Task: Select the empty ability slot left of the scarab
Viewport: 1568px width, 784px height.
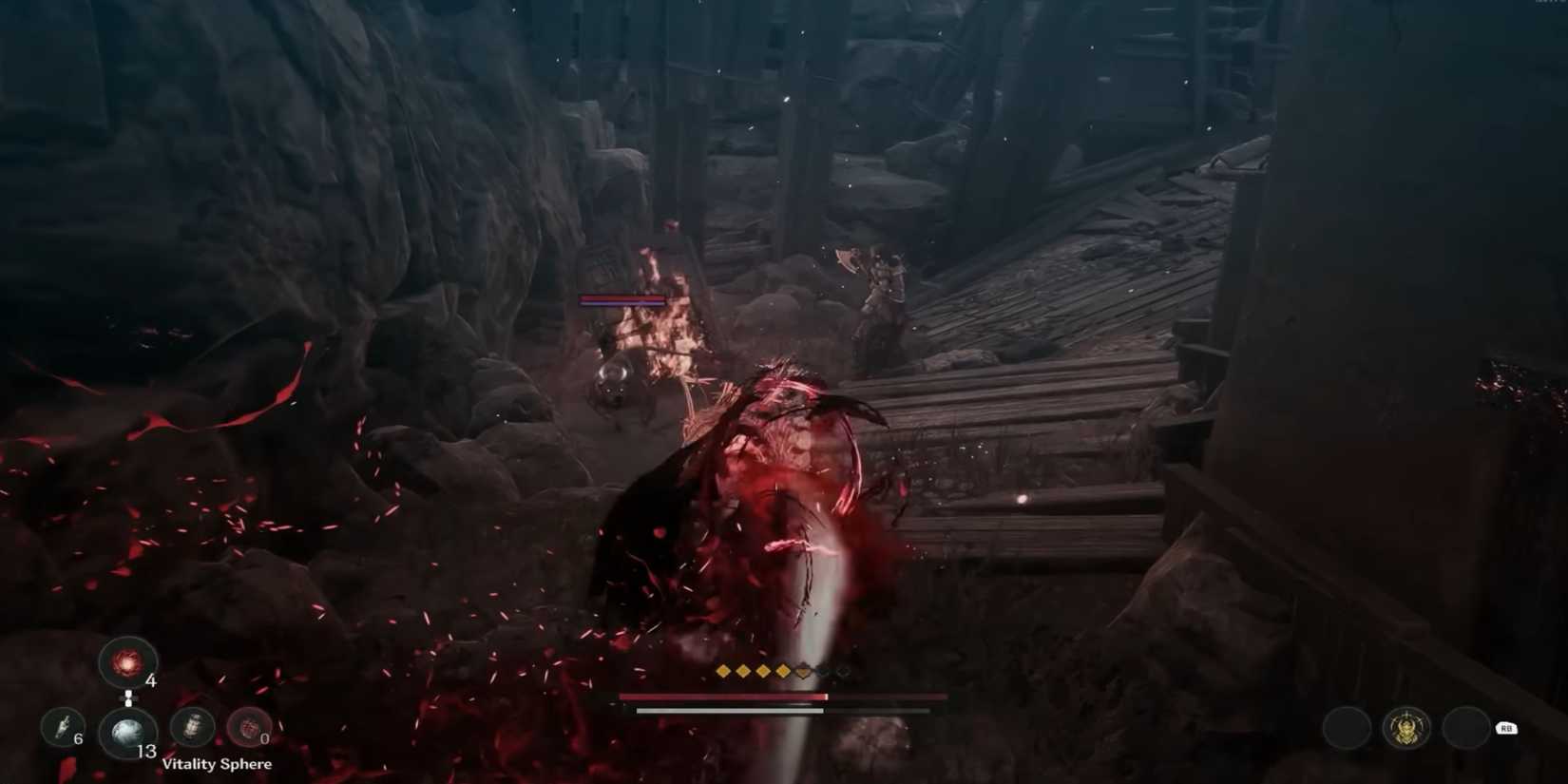Action: tap(1346, 727)
